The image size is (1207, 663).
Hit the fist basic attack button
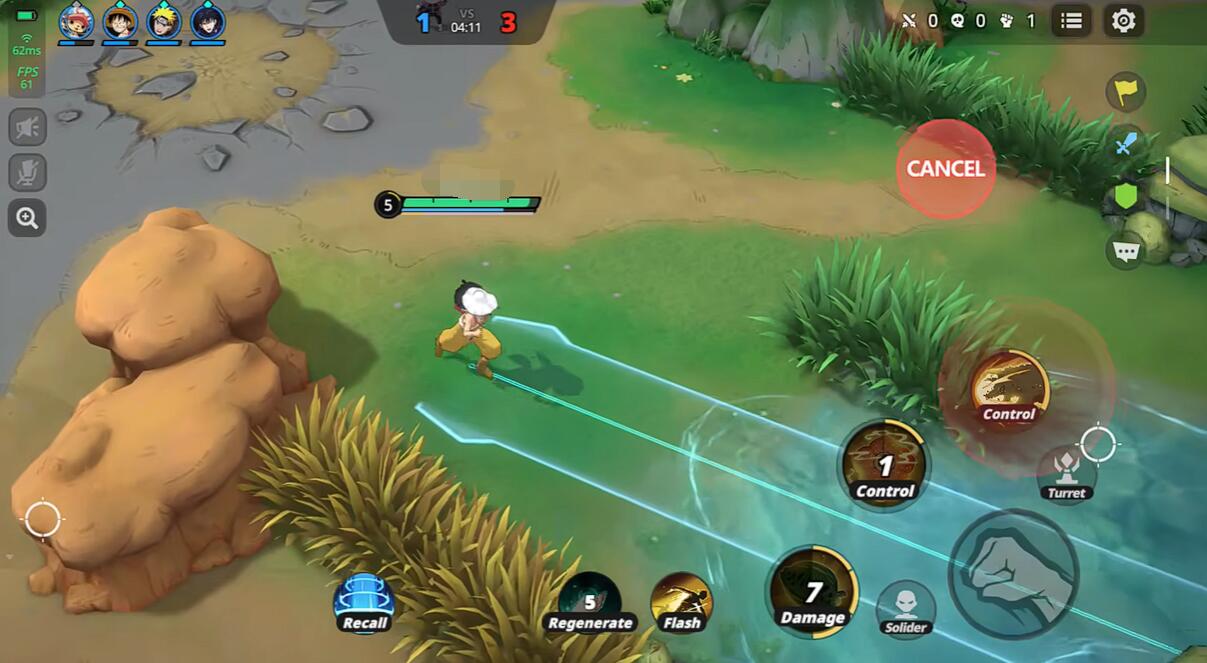(1012, 574)
